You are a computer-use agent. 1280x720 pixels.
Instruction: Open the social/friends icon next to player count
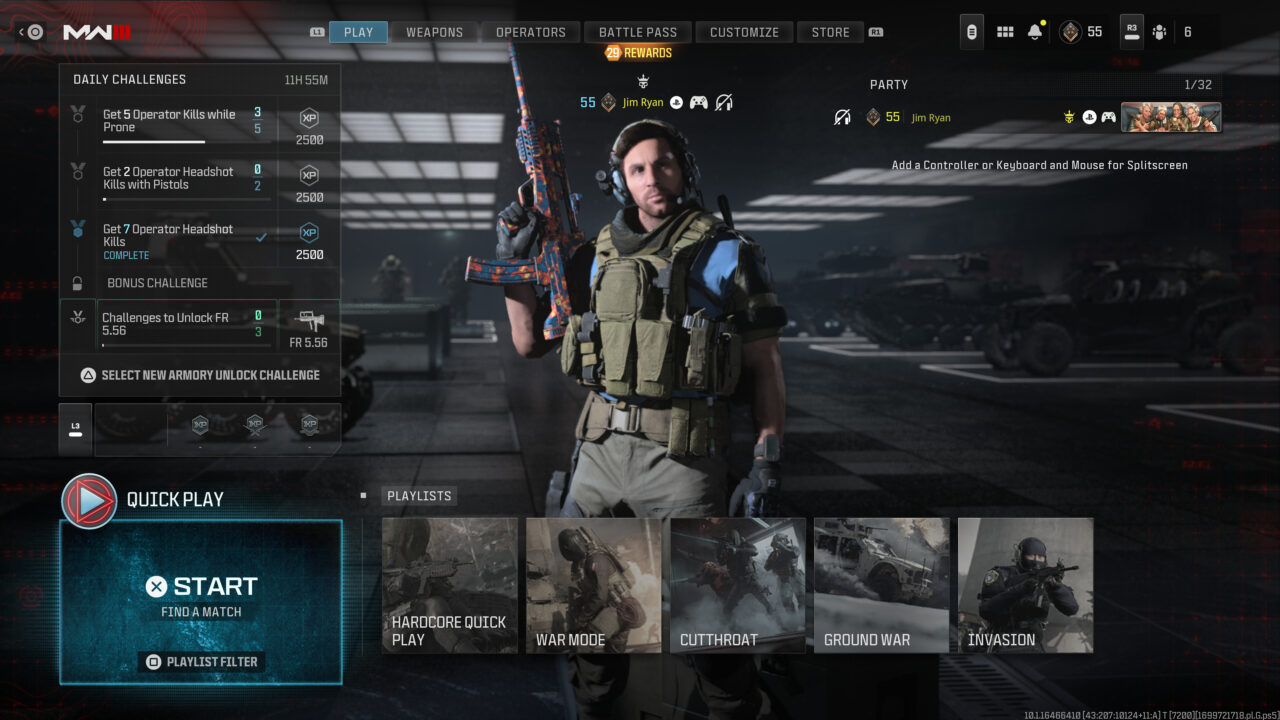pyautogui.click(x=1158, y=31)
